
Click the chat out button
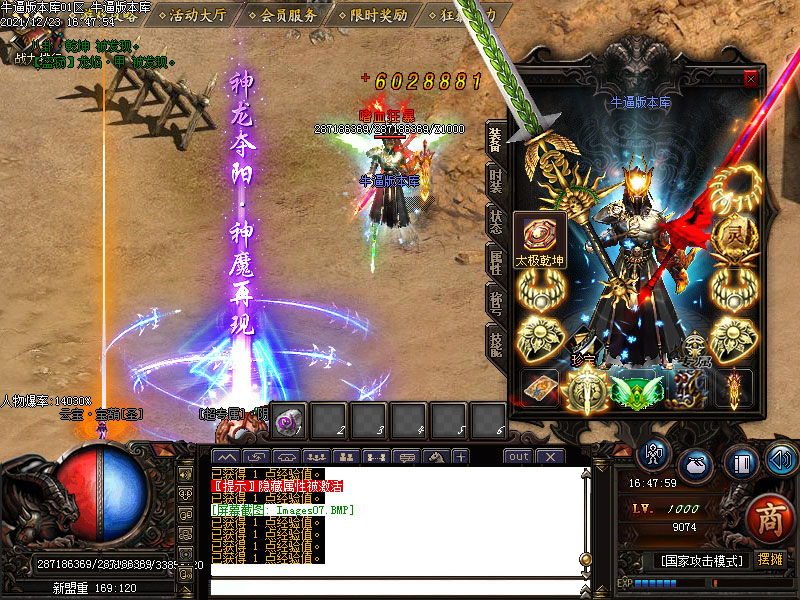(518, 456)
